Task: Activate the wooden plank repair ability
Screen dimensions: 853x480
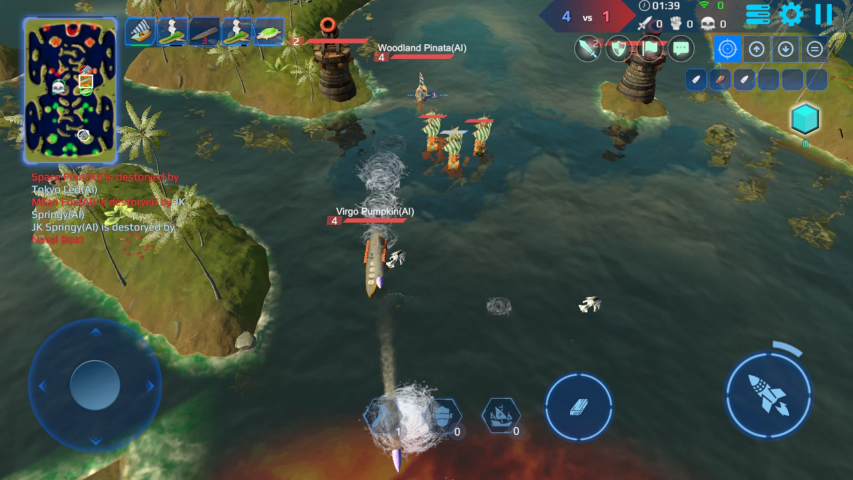Action: [579, 408]
